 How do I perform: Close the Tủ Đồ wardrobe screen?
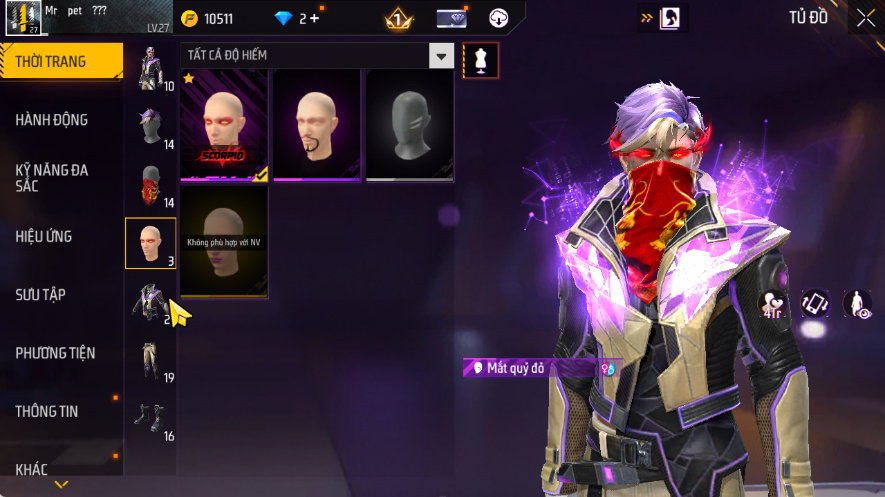click(865, 18)
